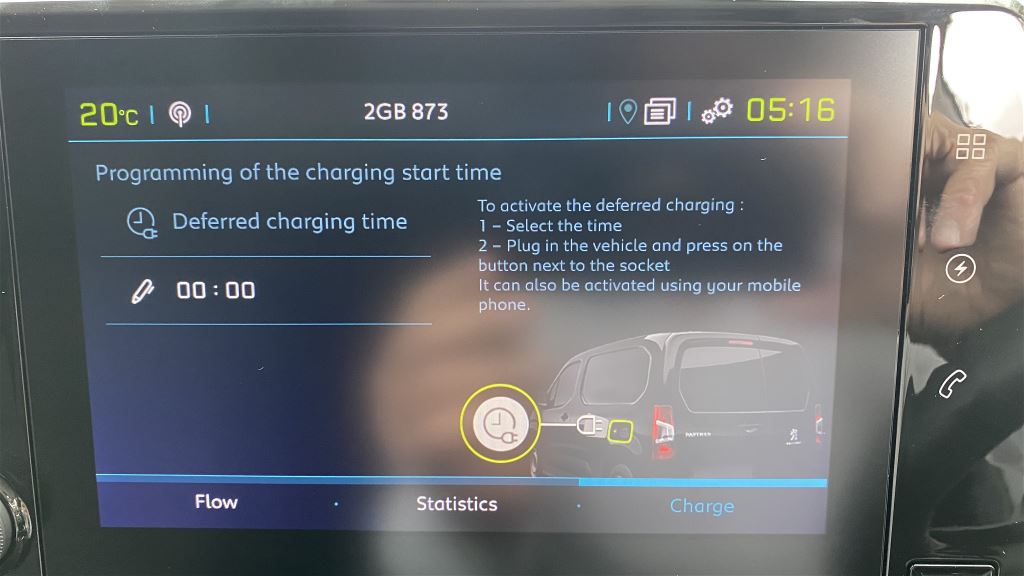This screenshot has height=576, width=1024.
Task: Tap the navigation location pin icon
Action: click(x=628, y=112)
